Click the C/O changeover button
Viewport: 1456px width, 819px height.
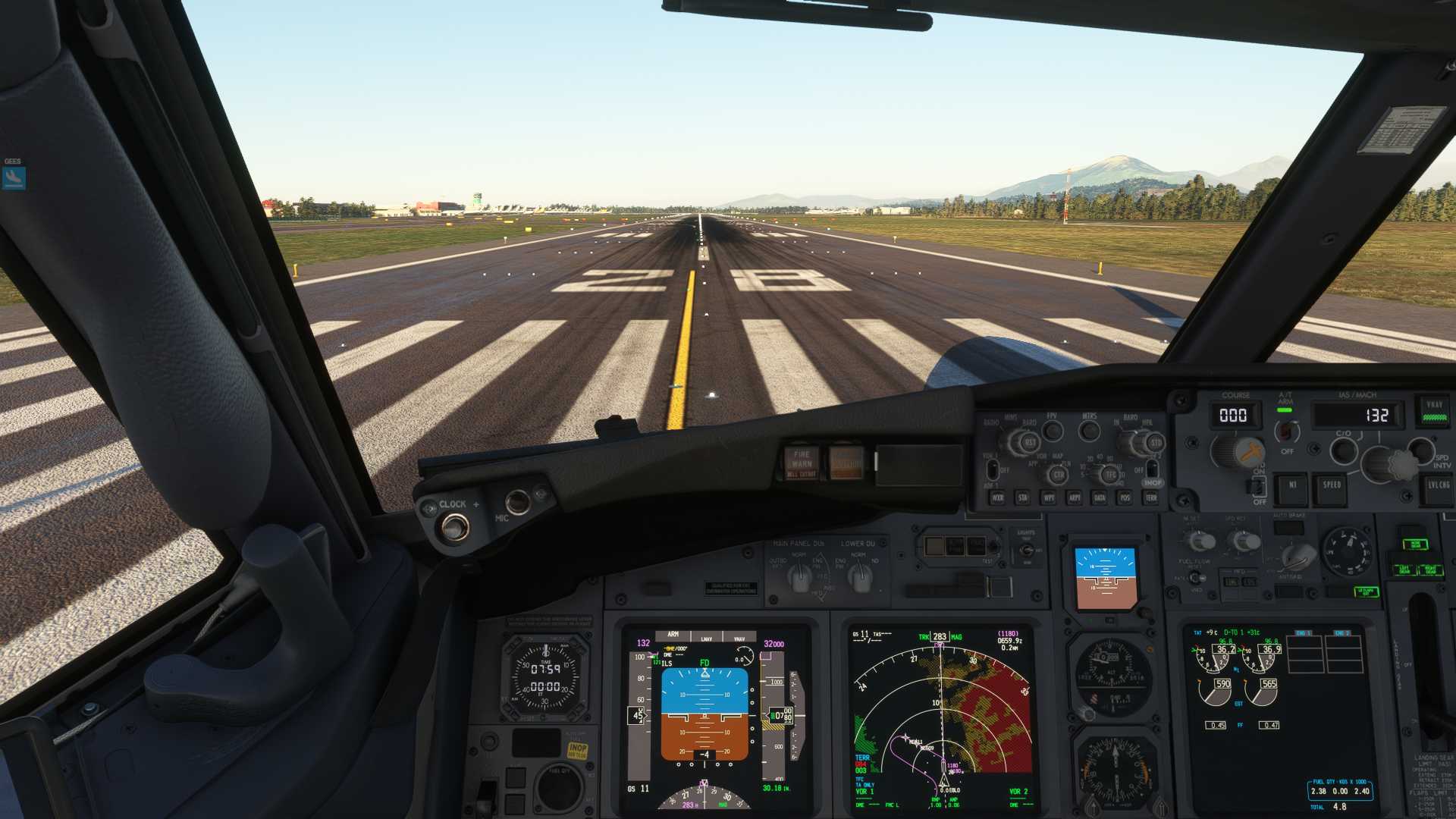coord(1344,451)
